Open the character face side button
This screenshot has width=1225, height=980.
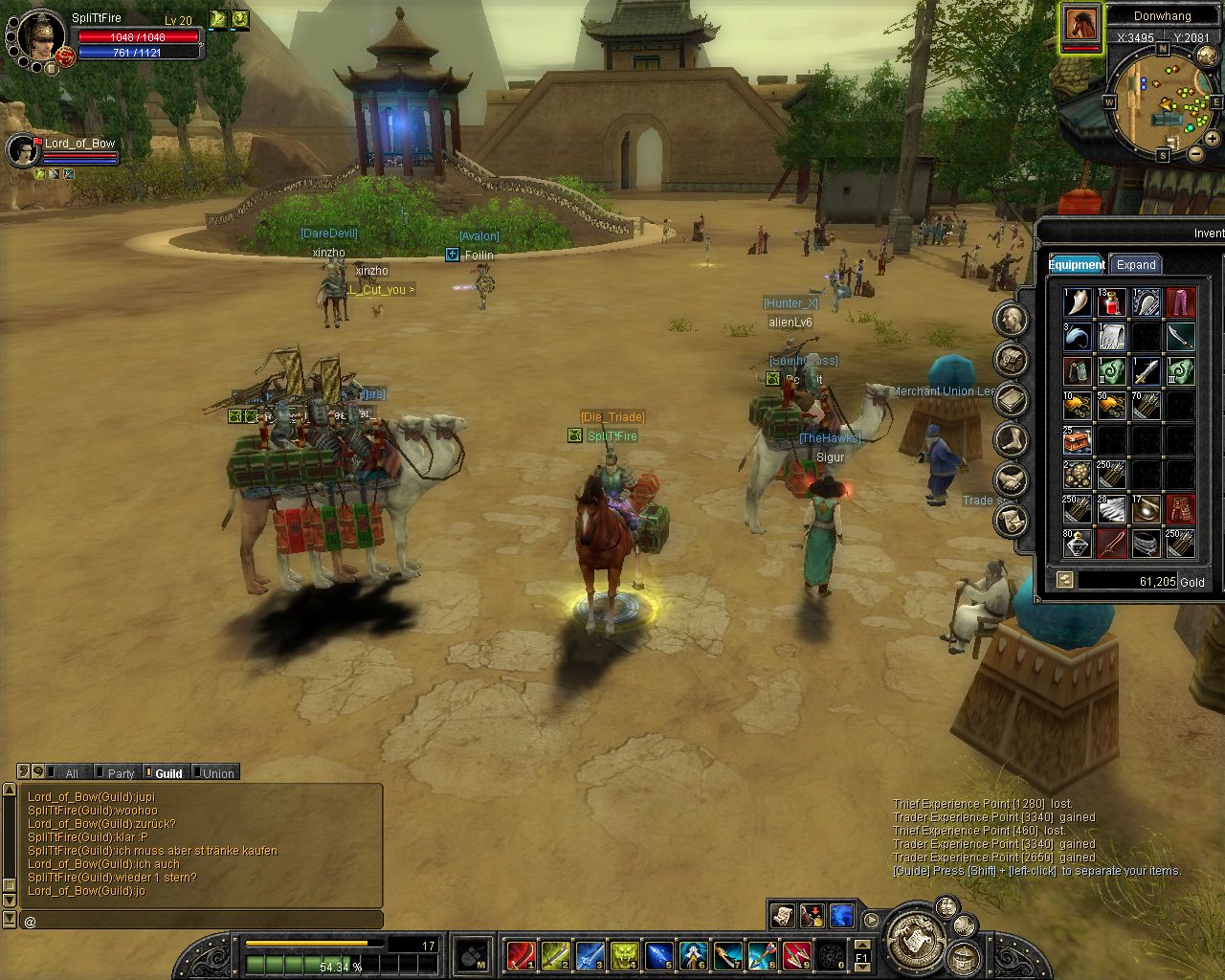pyautogui.click(x=1011, y=320)
